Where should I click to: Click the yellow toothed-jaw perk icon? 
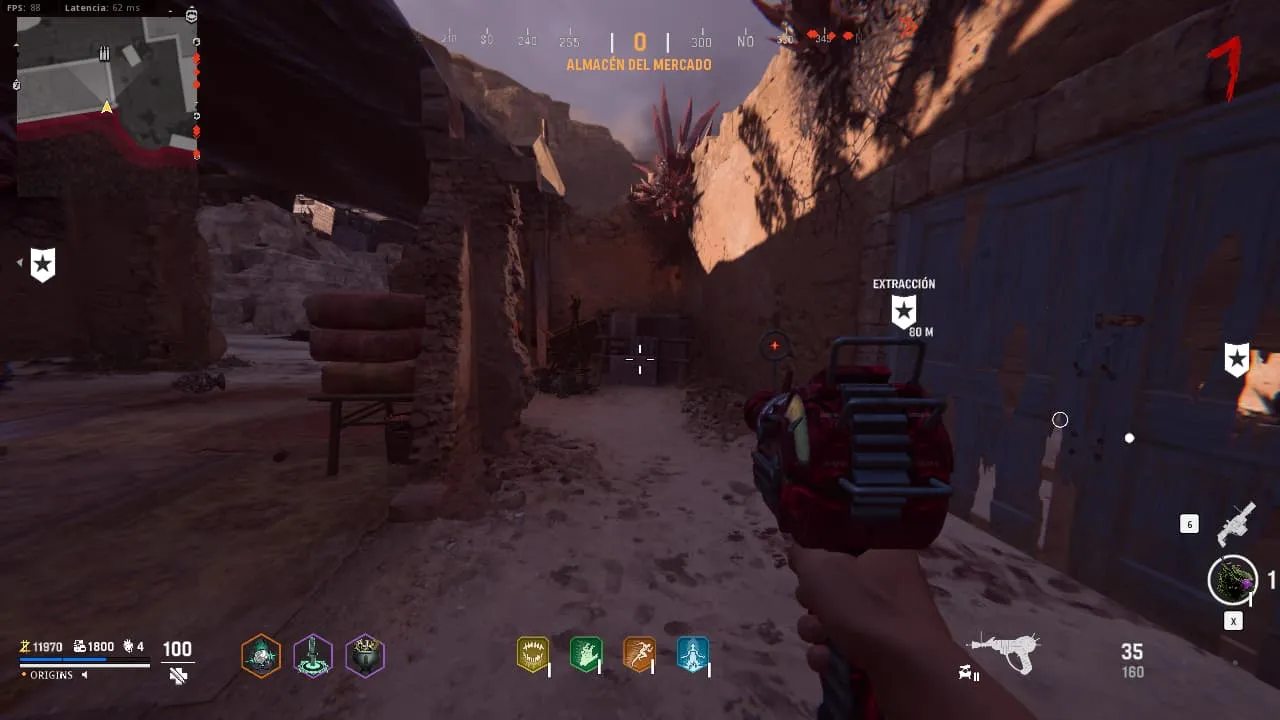click(532, 654)
